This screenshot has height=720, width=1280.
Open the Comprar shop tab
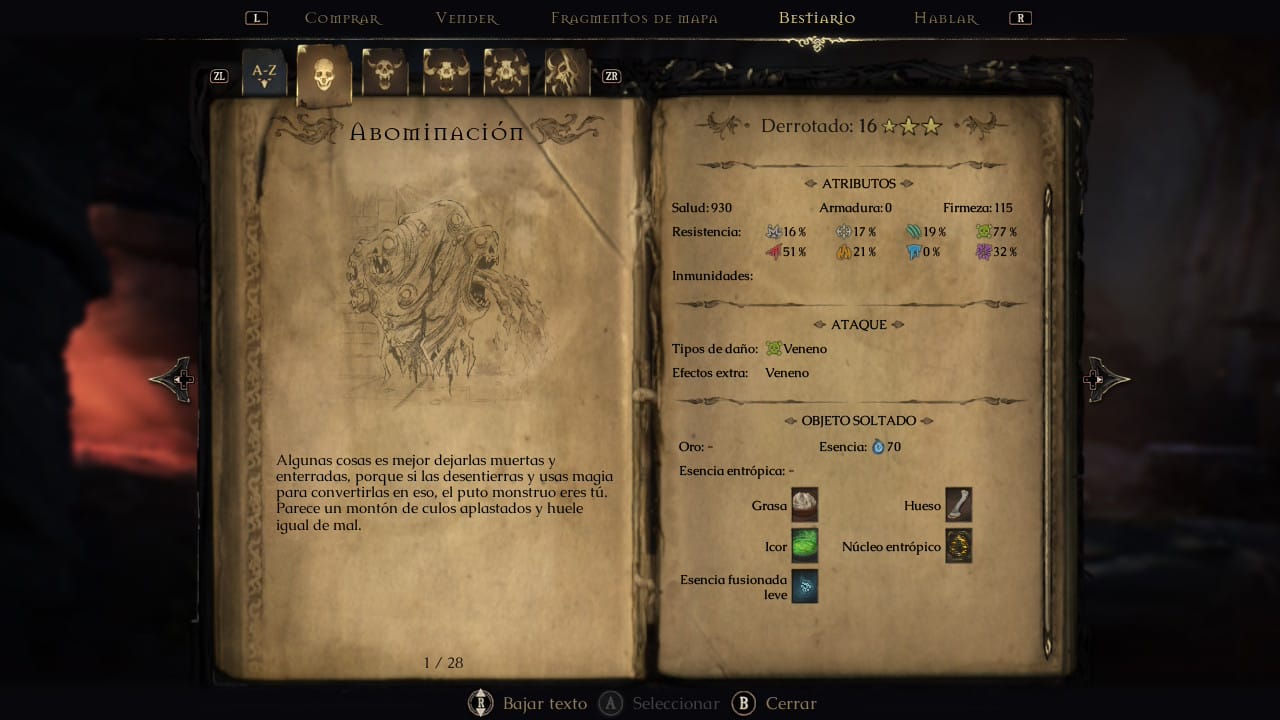[342, 18]
